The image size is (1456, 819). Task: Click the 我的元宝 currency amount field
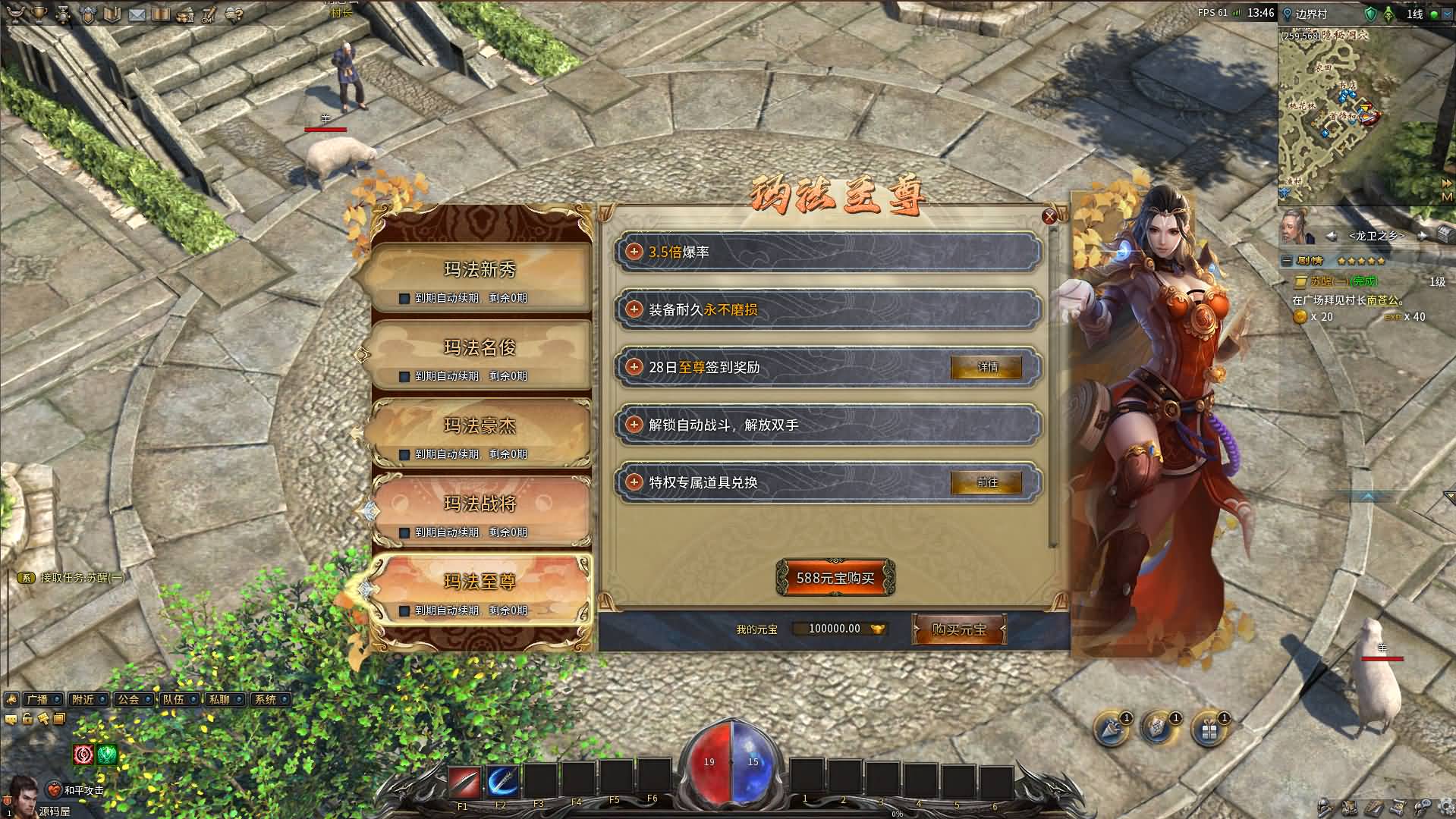[839, 628]
